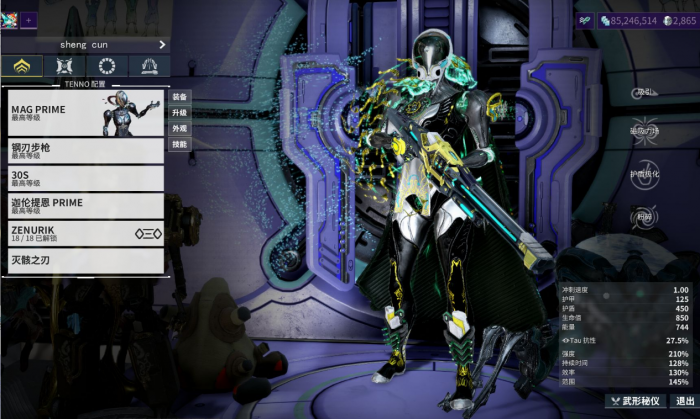Select the 迦伦提恩 PRIME melee slot

tap(83, 207)
